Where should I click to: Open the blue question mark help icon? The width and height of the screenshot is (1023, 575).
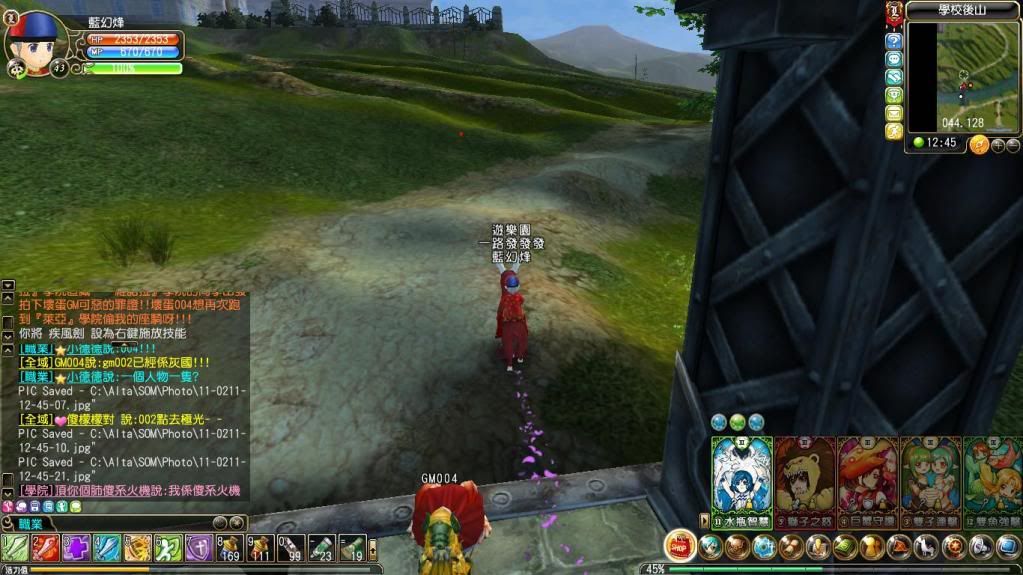[x=893, y=41]
